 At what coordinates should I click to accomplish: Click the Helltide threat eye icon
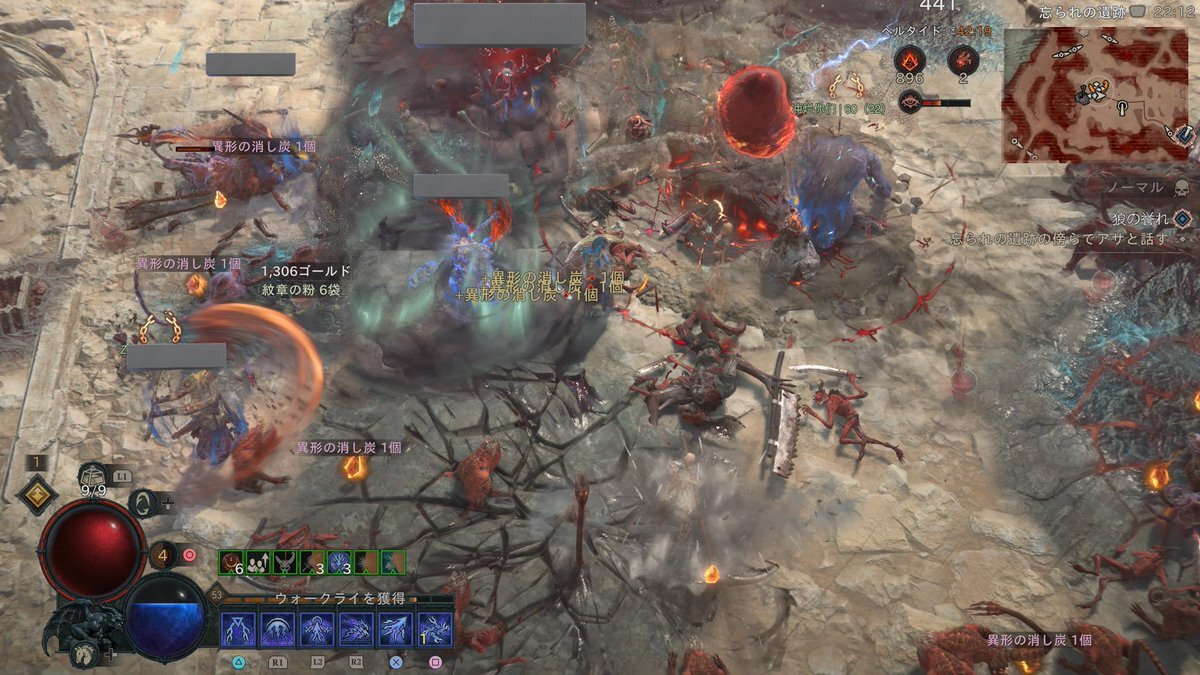910,101
